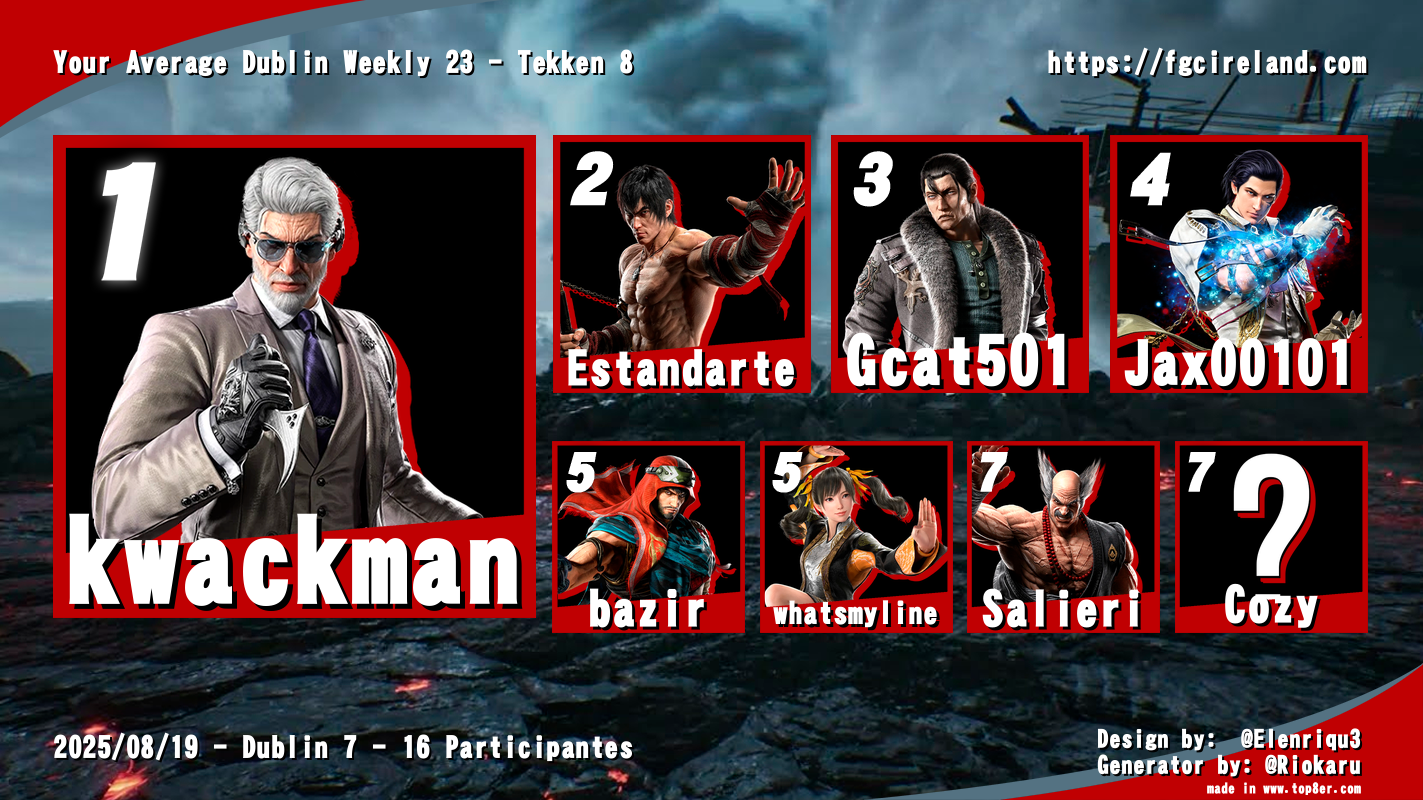Open Gcat501's third place card
The width and height of the screenshot is (1423, 800).
point(959,264)
